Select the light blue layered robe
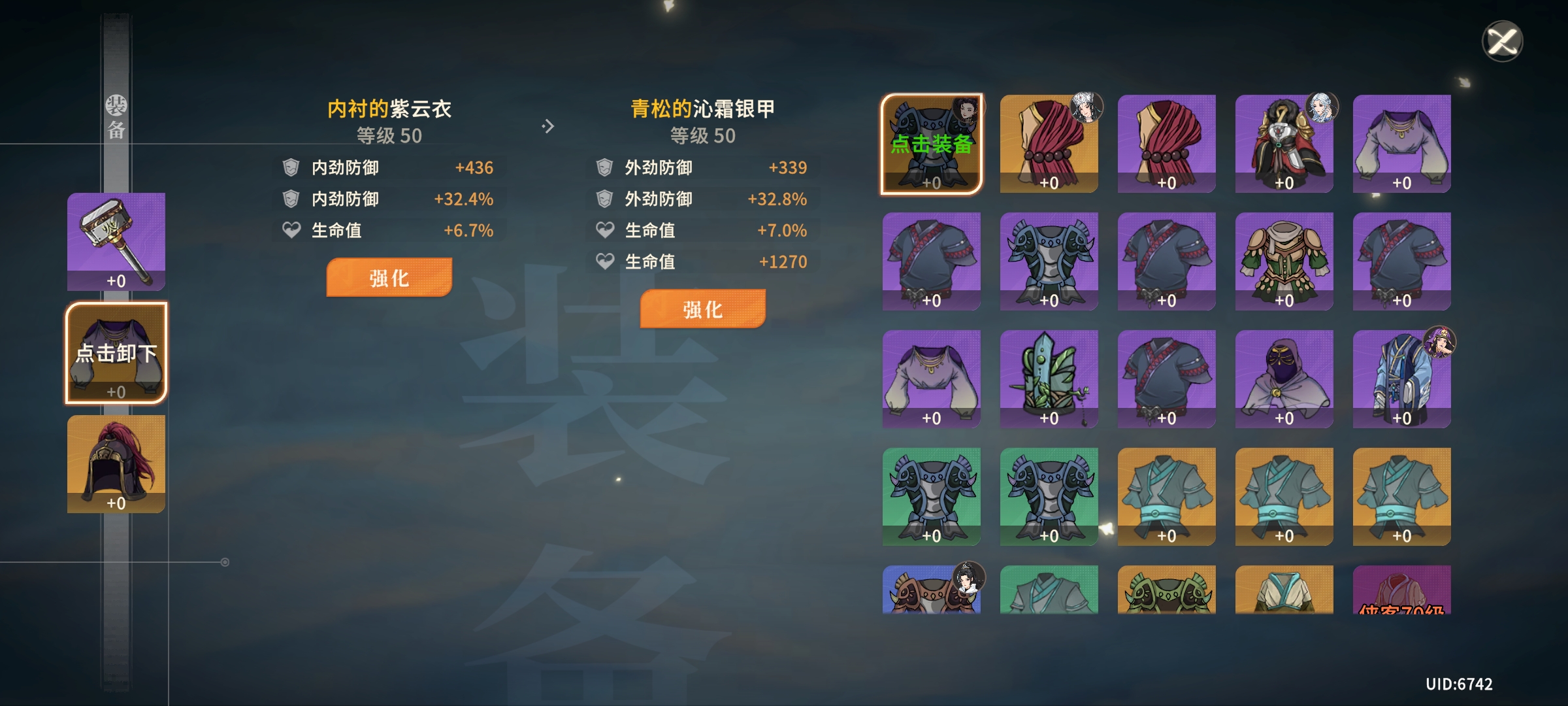1568x706 pixels. coord(1401,378)
